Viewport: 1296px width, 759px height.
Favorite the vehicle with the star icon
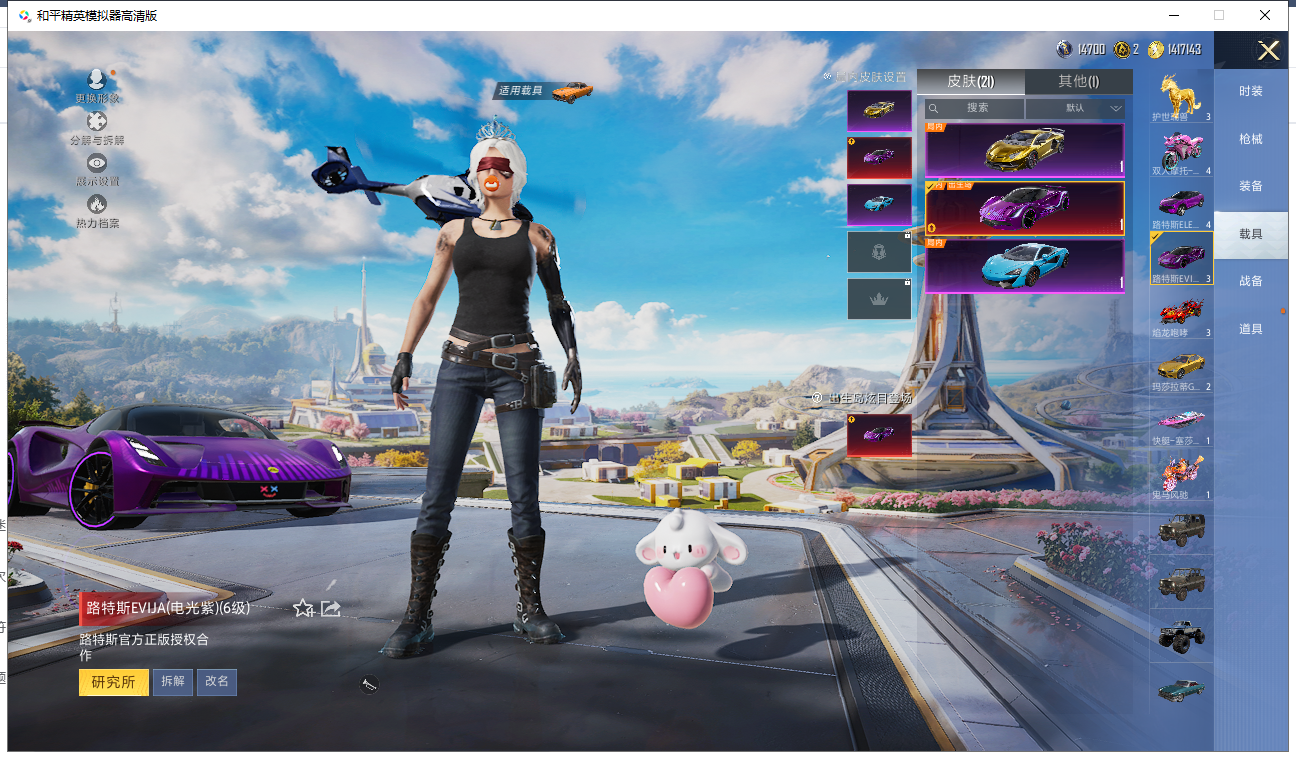click(303, 608)
